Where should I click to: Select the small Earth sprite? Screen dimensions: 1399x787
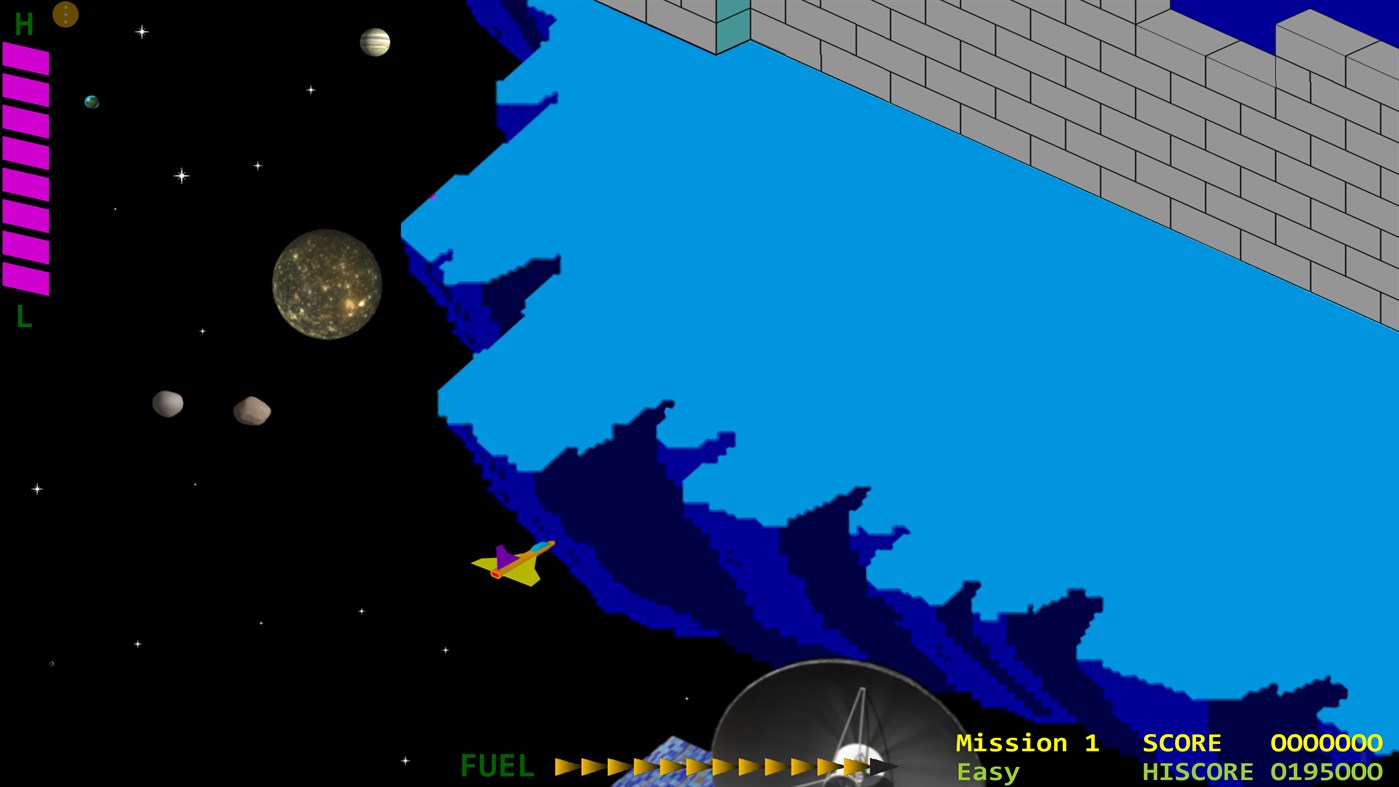tap(91, 100)
